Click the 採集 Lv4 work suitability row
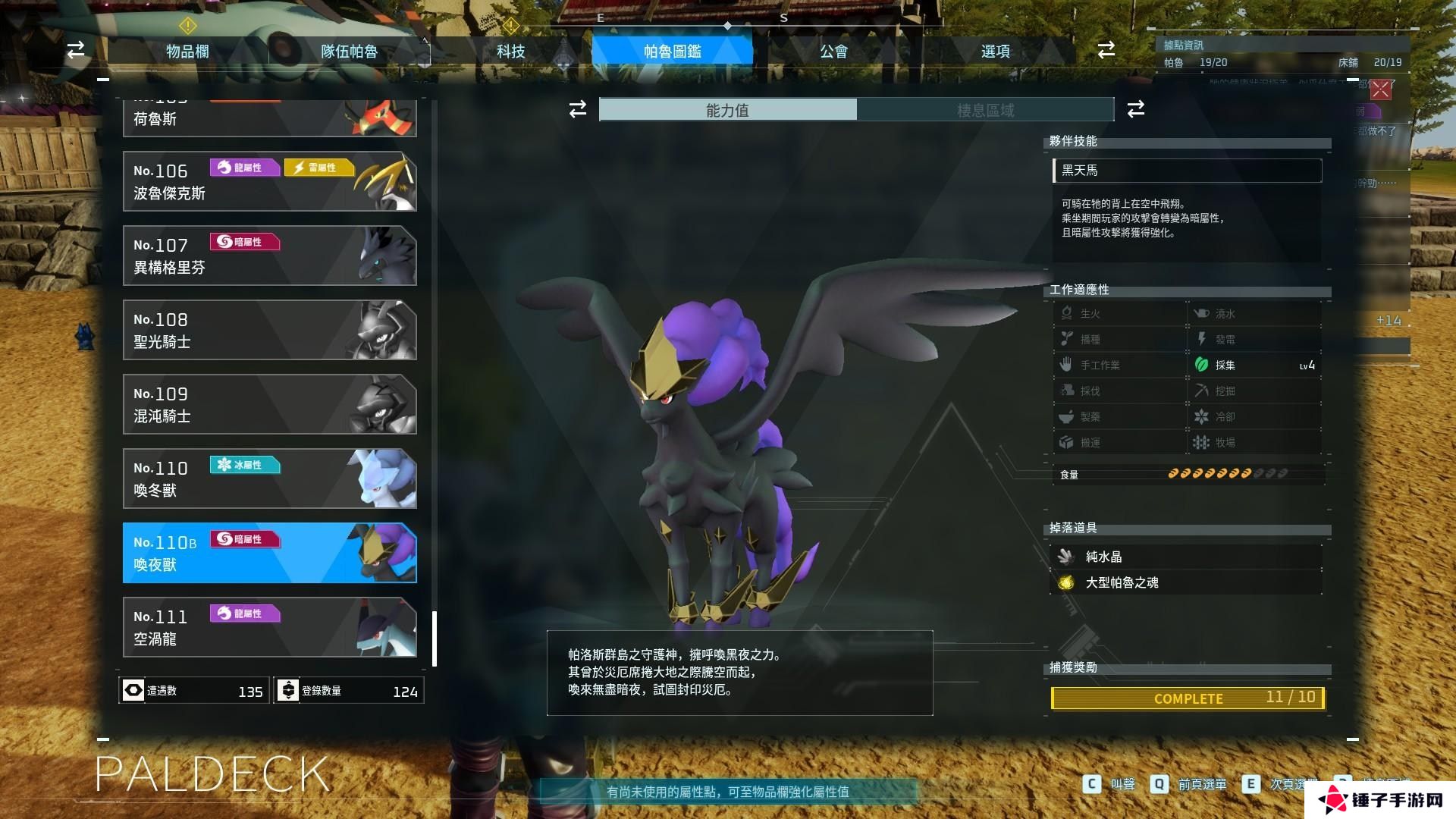Viewport: 1456px width, 819px height. pos(1254,365)
